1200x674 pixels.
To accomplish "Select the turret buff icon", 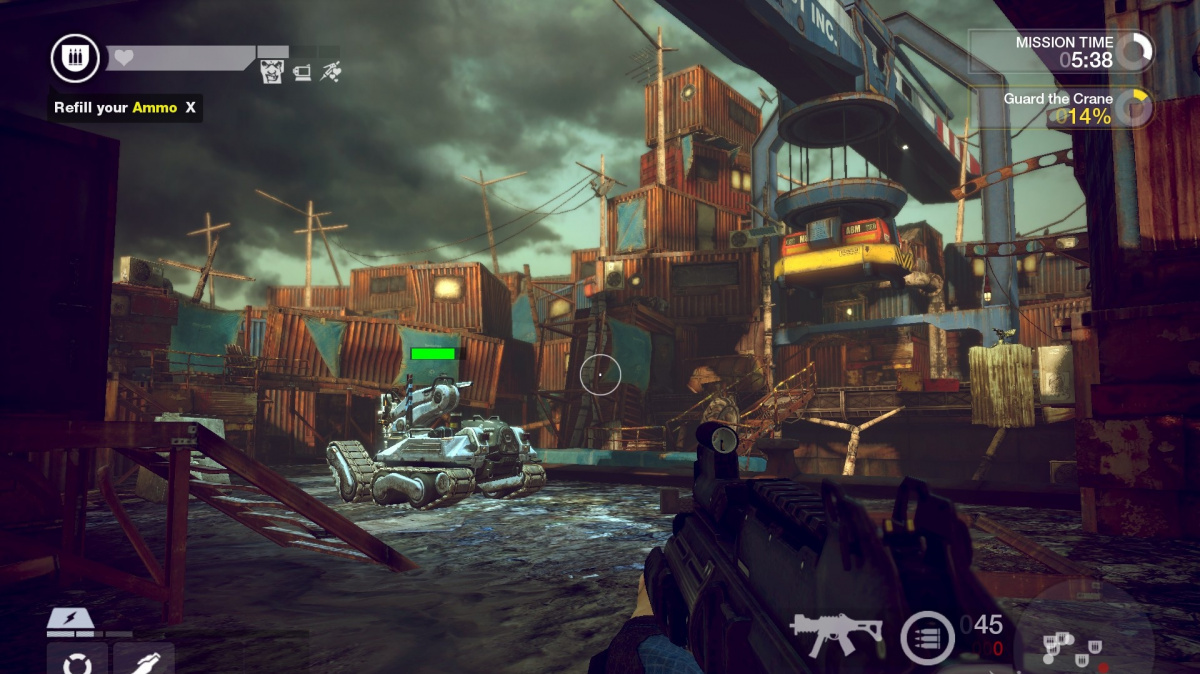I will point(301,72).
